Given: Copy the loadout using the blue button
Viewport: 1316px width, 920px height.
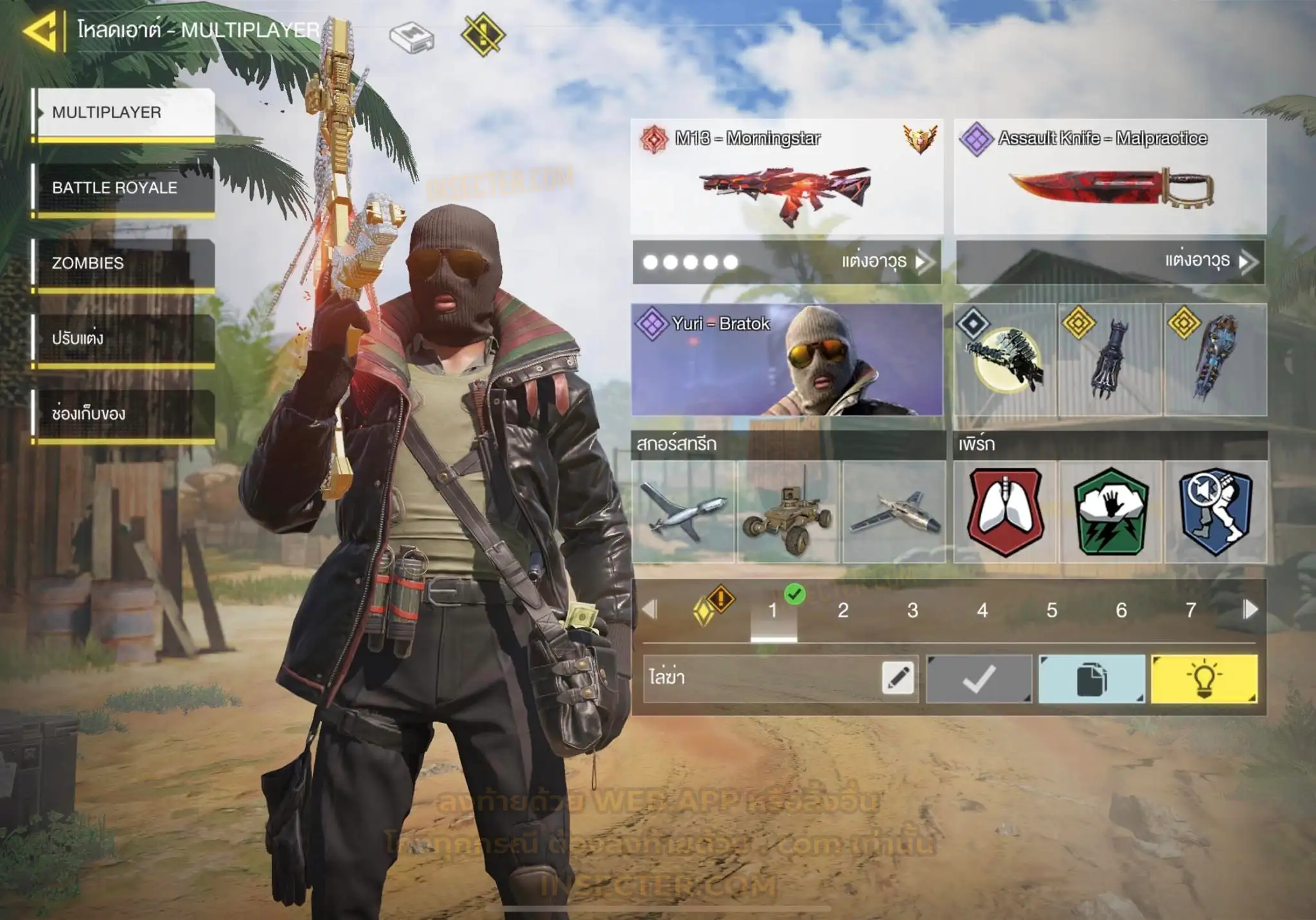Looking at the screenshot, I should [x=1091, y=679].
